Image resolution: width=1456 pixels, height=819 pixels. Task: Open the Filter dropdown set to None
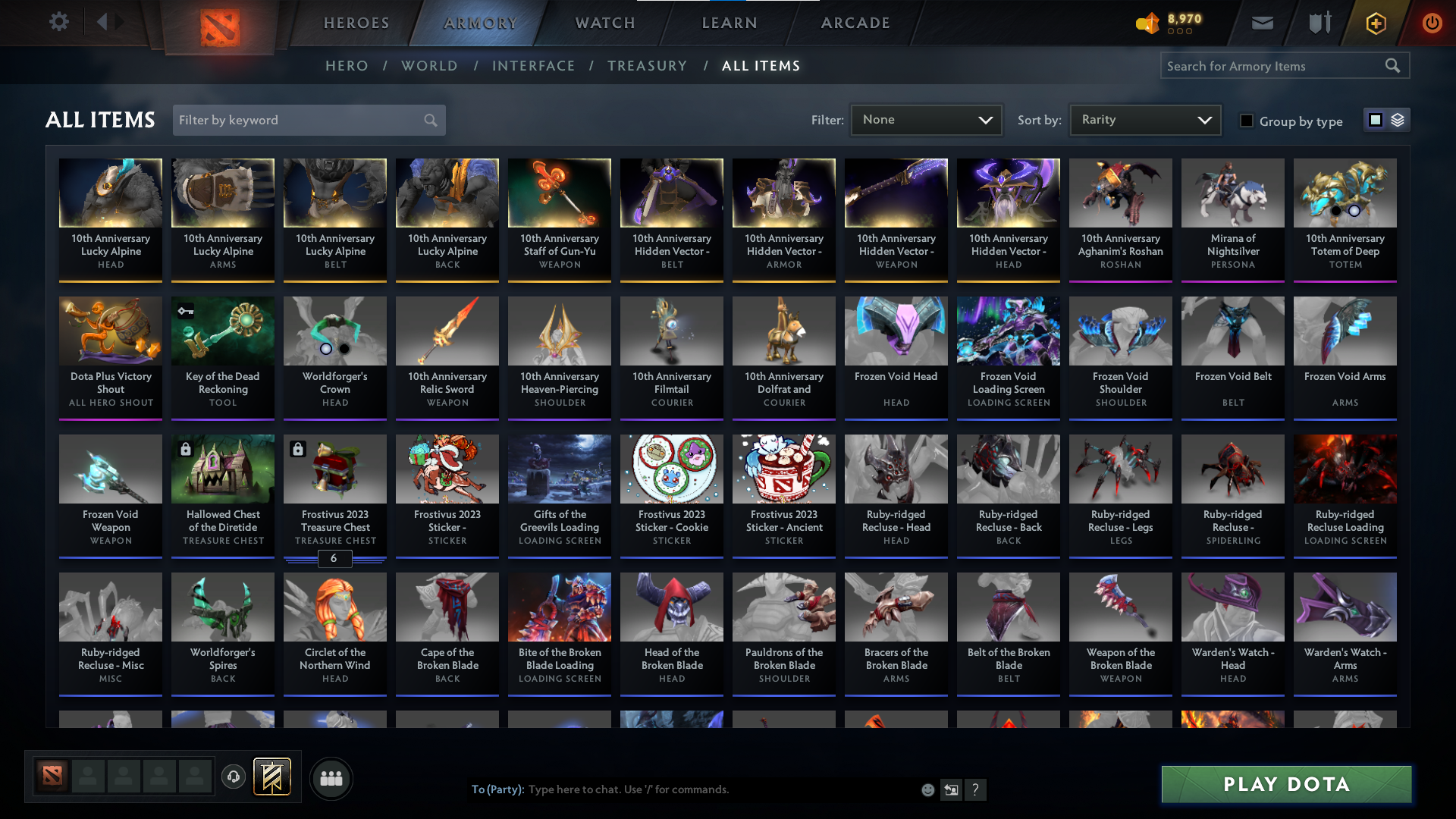[x=926, y=119]
